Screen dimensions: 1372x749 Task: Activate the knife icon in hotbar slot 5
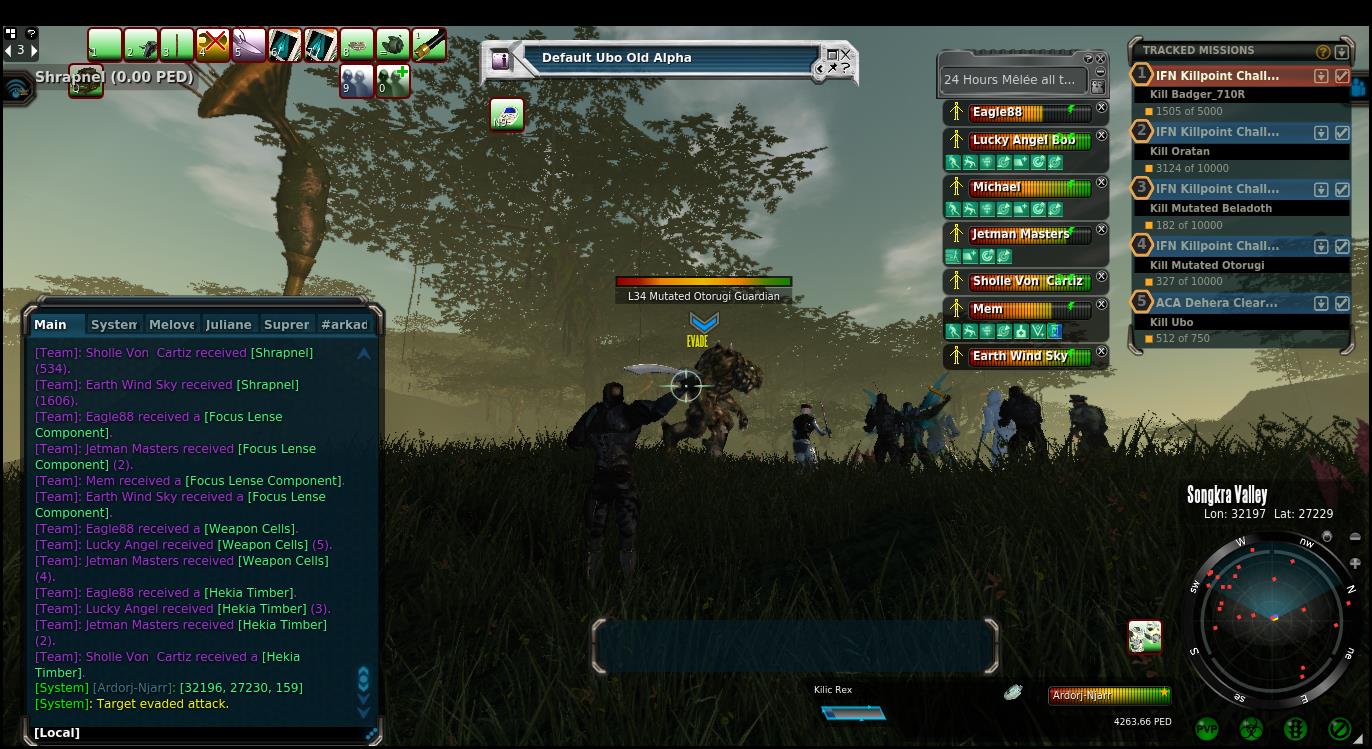coord(248,45)
